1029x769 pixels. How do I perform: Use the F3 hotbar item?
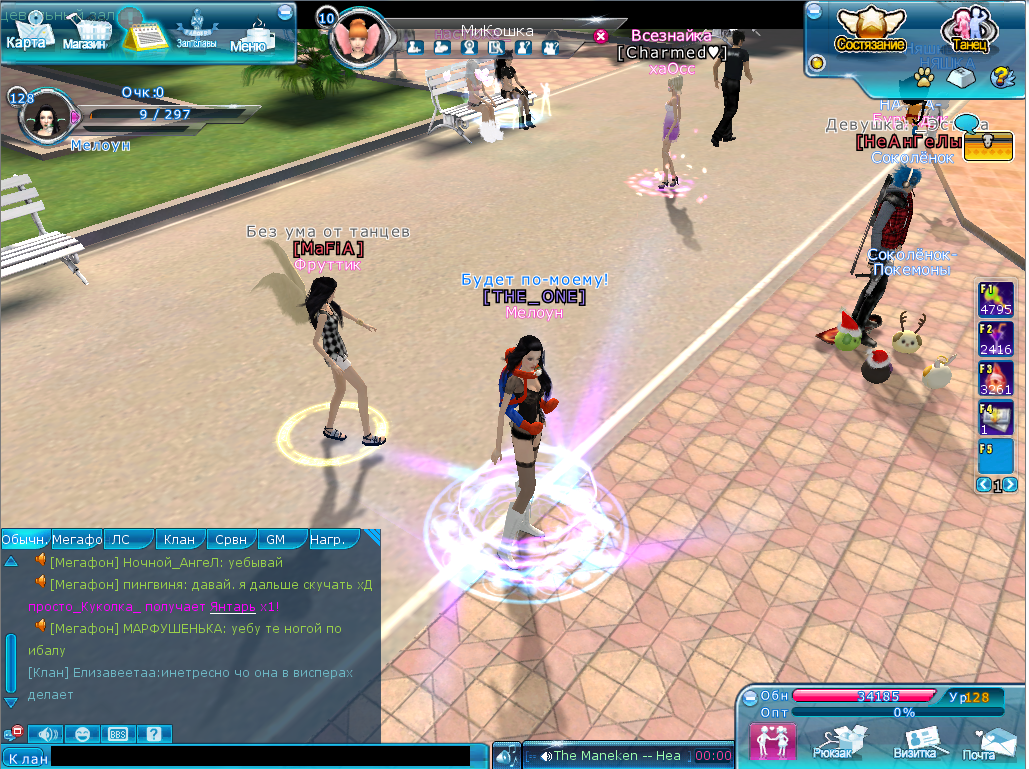click(996, 377)
